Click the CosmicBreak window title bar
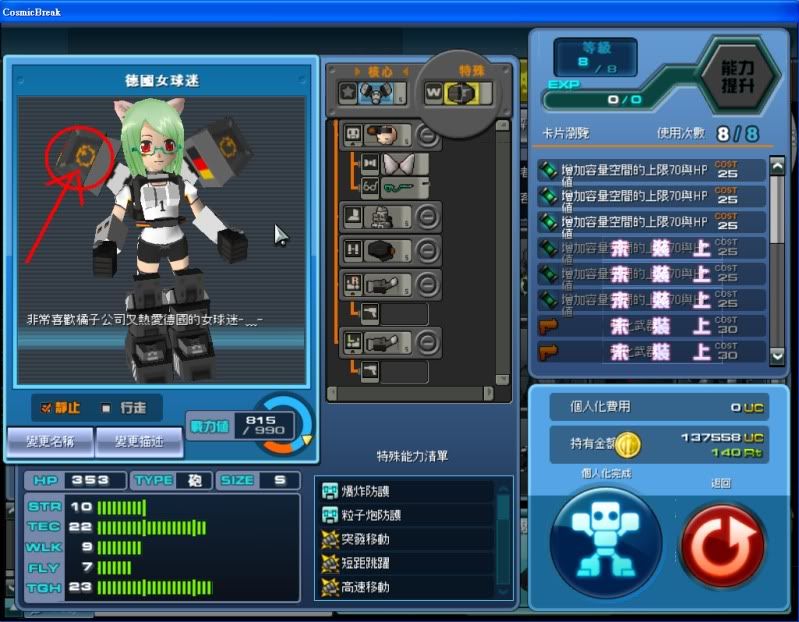Screen dimensions: 799x622 point(400,10)
